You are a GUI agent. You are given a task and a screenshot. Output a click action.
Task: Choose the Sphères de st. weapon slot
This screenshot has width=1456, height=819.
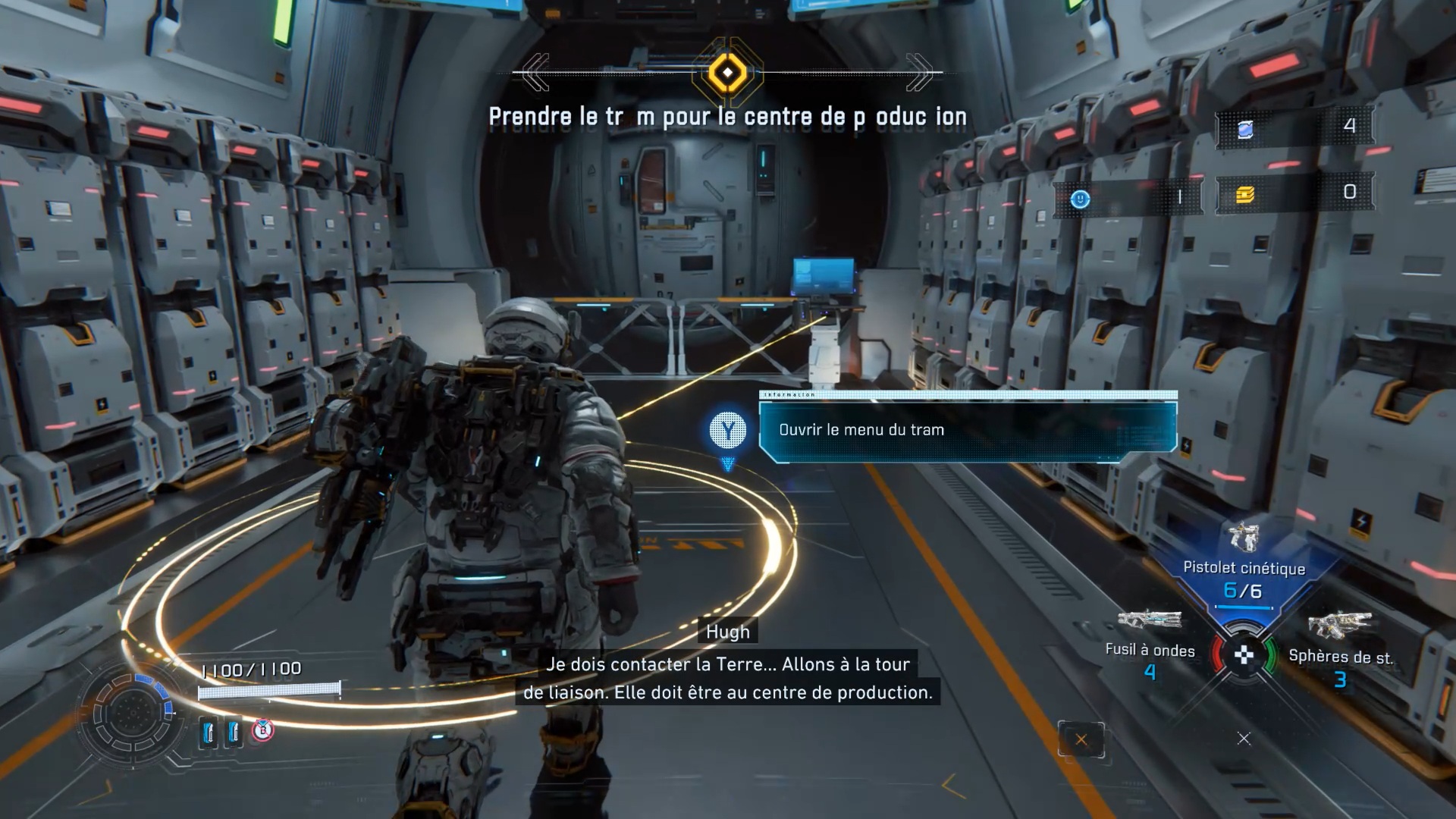[x=1339, y=645]
